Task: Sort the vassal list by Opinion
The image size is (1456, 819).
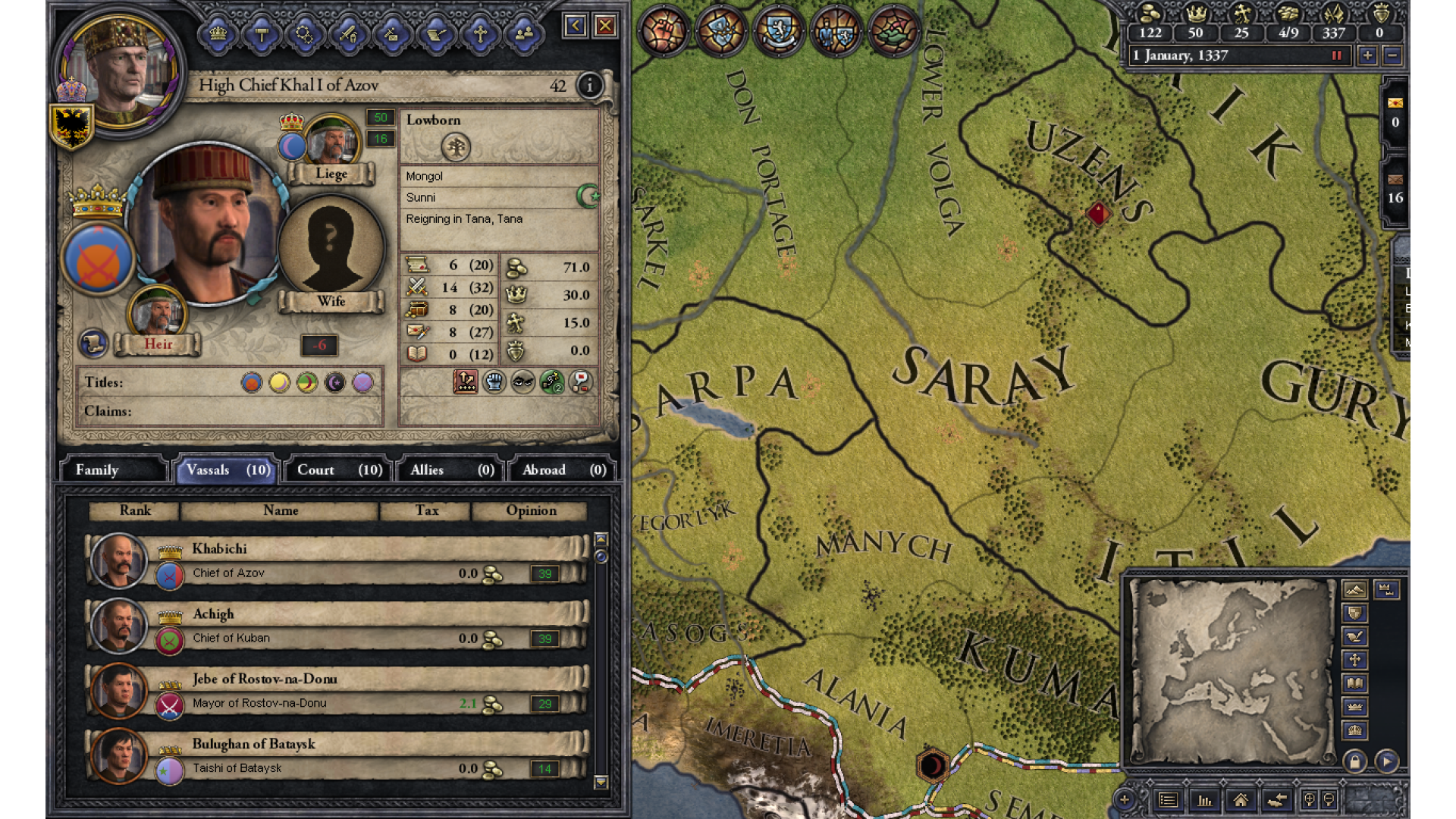Action: click(530, 511)
